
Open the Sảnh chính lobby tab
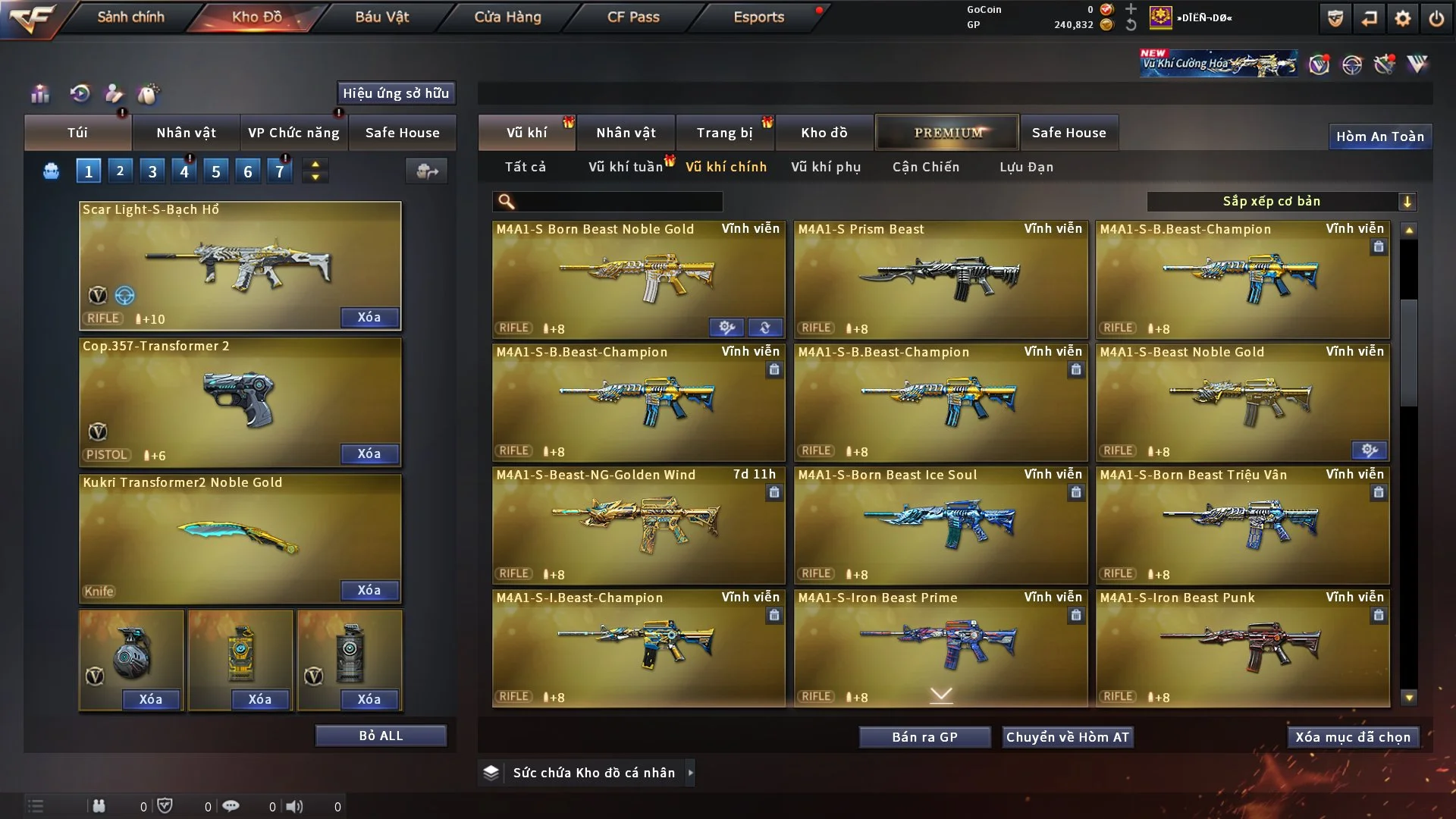[x=130, y=17]
